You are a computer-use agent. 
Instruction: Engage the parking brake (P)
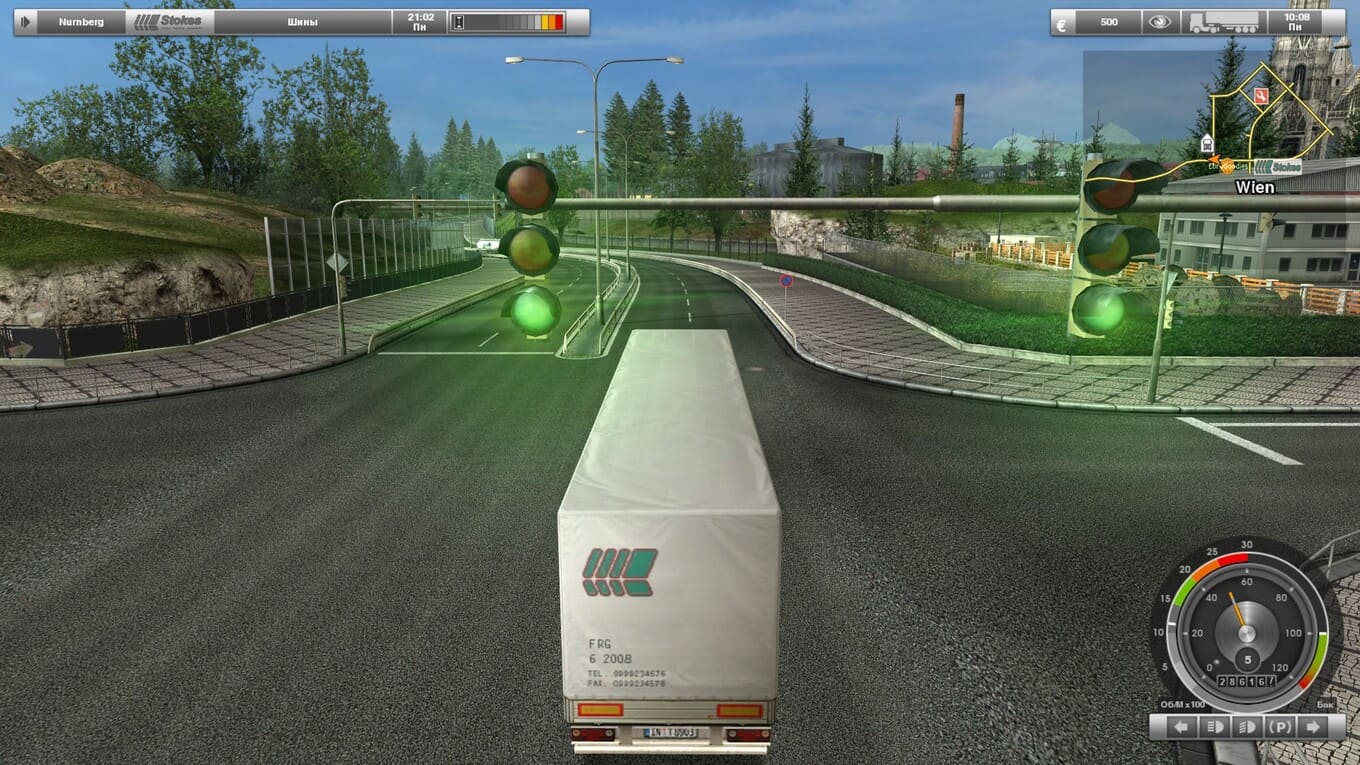(x=1279, y=727)
